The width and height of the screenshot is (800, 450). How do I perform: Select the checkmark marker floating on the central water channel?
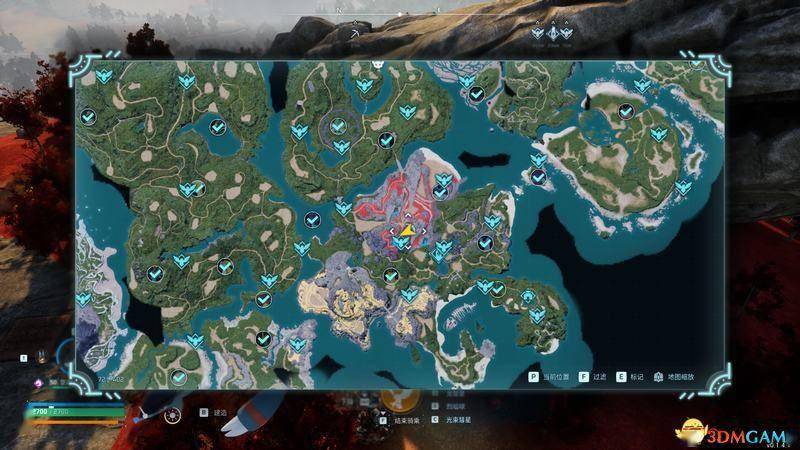click(312, 219)
